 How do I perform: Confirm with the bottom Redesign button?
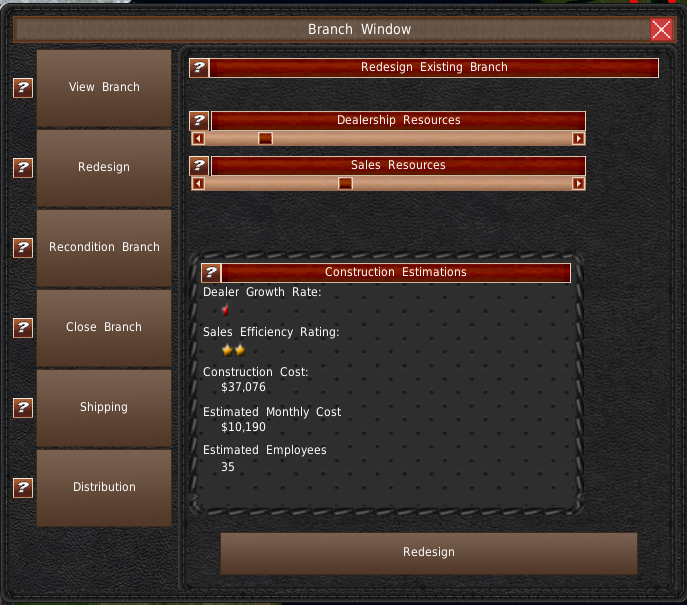(428, 553)
